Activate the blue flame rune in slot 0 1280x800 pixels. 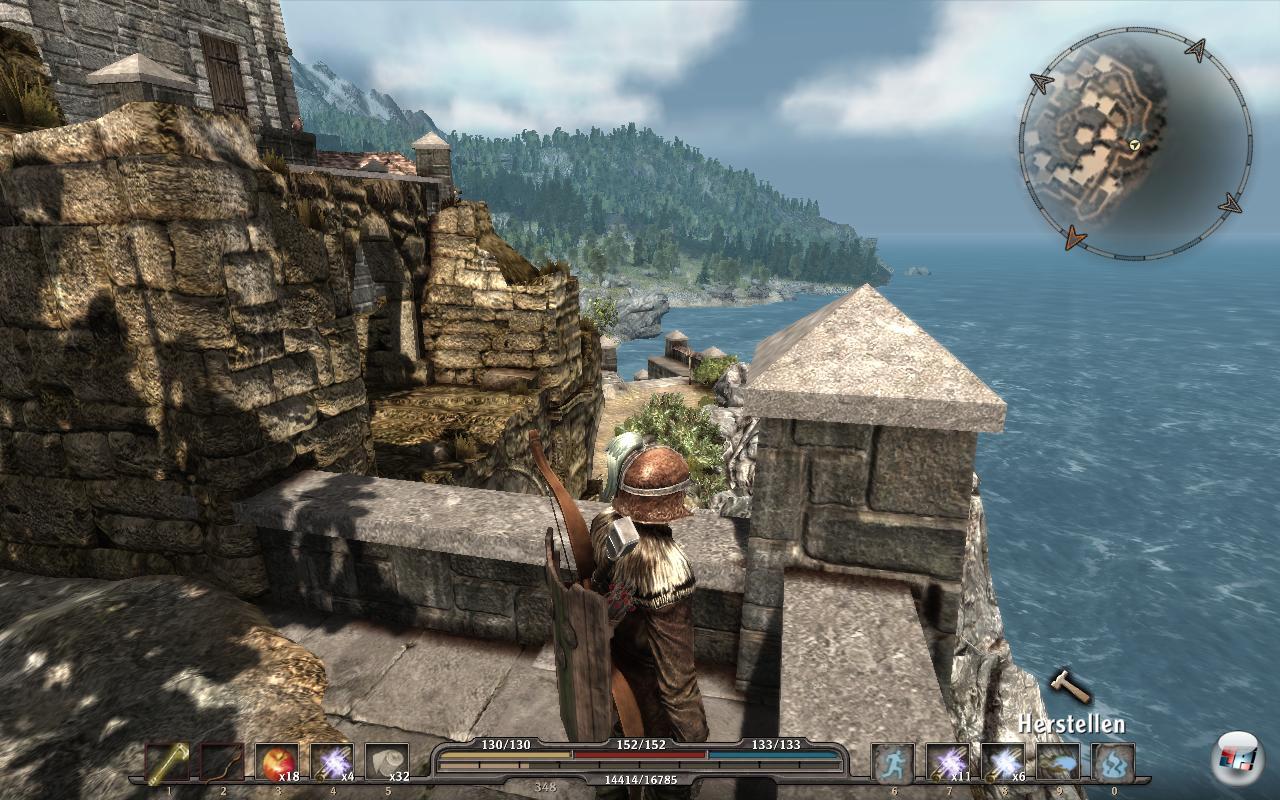point(1112,763)
